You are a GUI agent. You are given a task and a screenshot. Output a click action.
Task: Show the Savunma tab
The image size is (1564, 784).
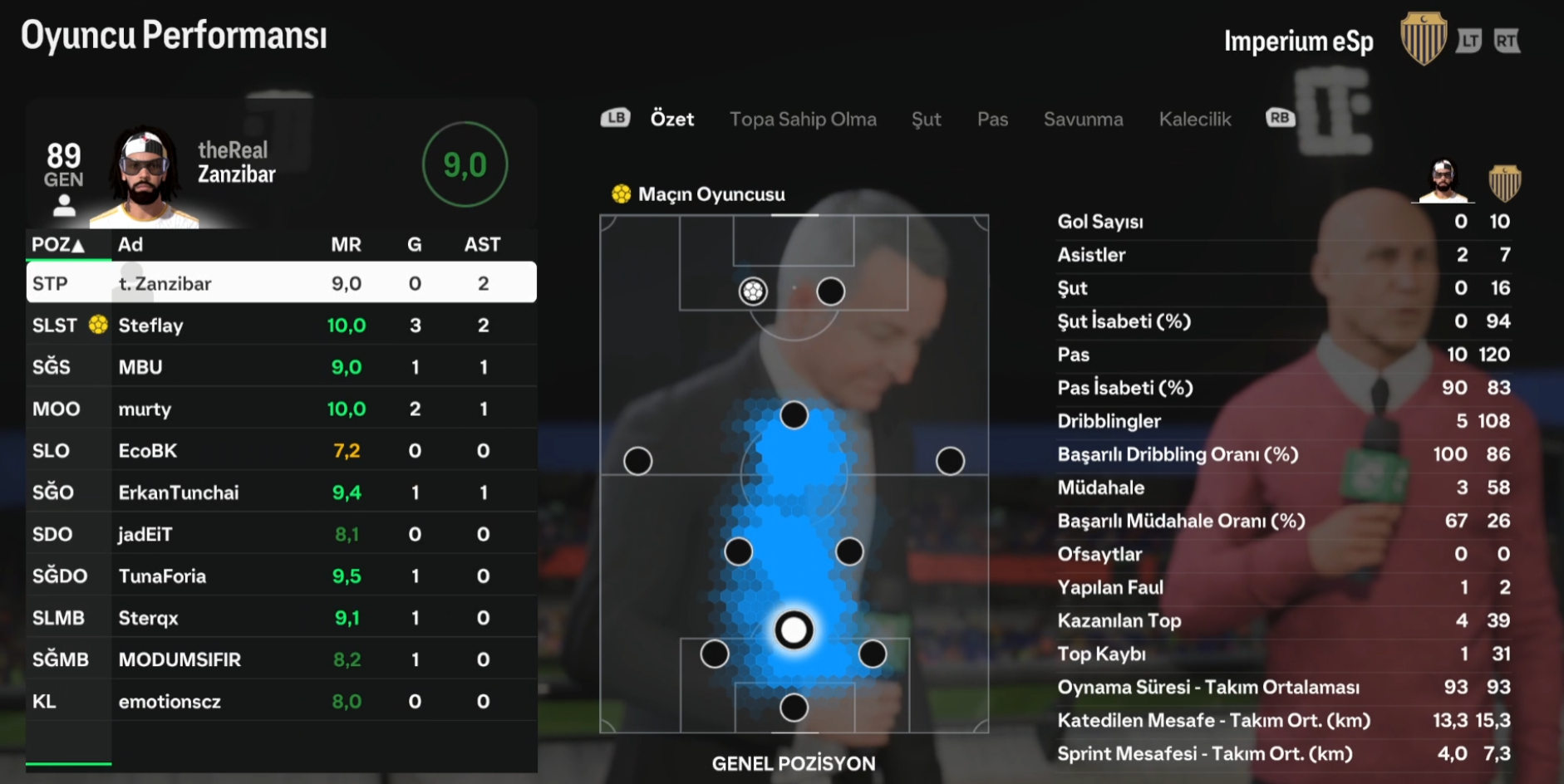(1083, 120)
